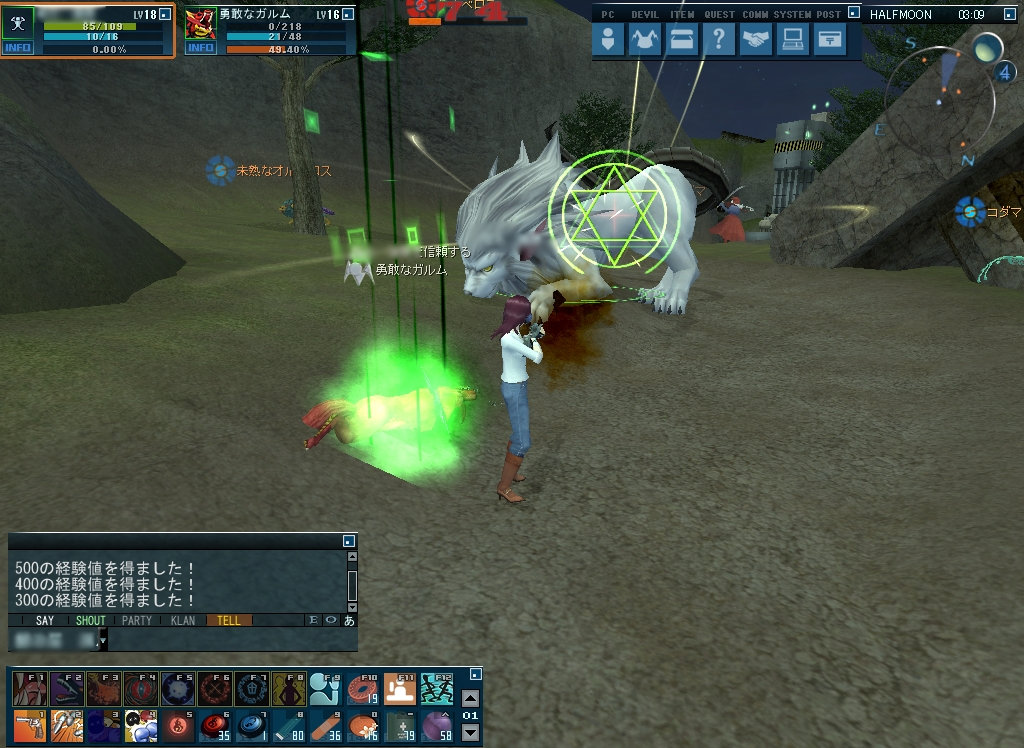This screenshot has width=1024, height=748.
Task: Open the POST mailbox menu
Action: pyautogui.click(x=828, y=39)
